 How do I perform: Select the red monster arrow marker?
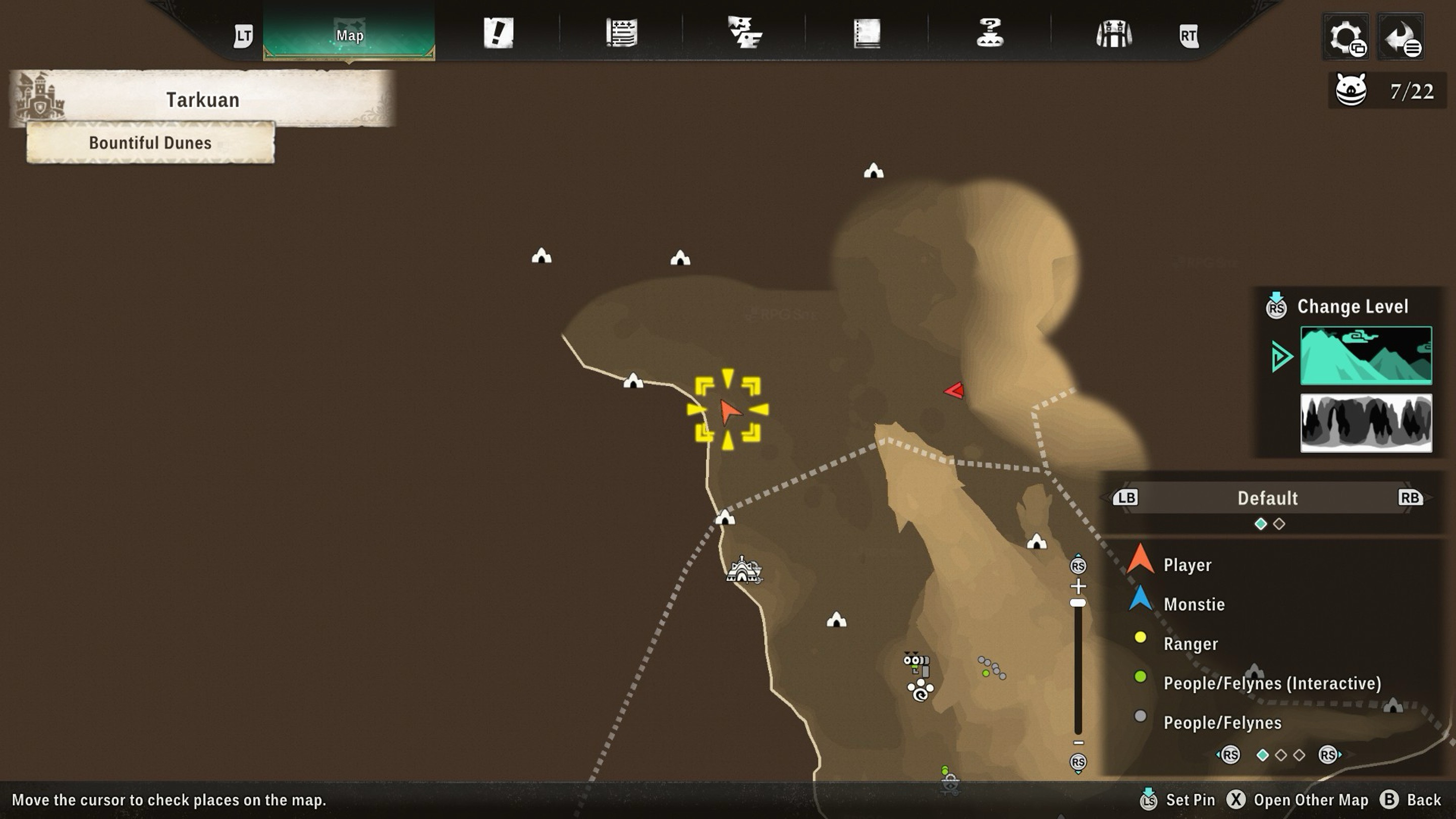[954, 391]
